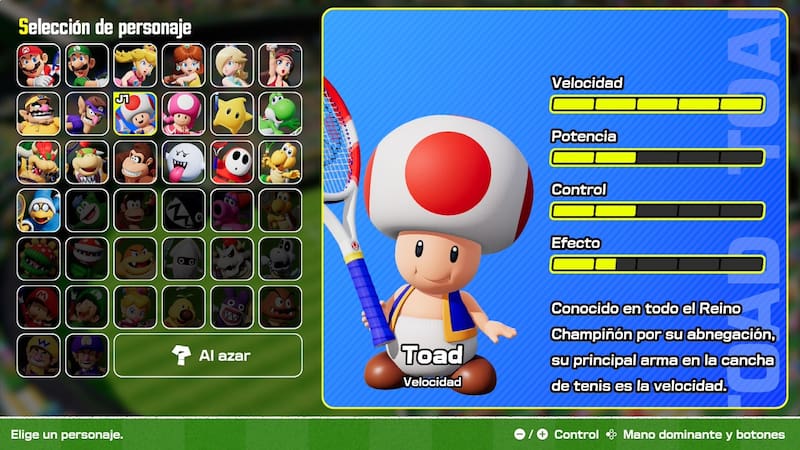Click the highlighted Toad portrait tile
Screen dimensions: 800x450
(x=135, y=113)
